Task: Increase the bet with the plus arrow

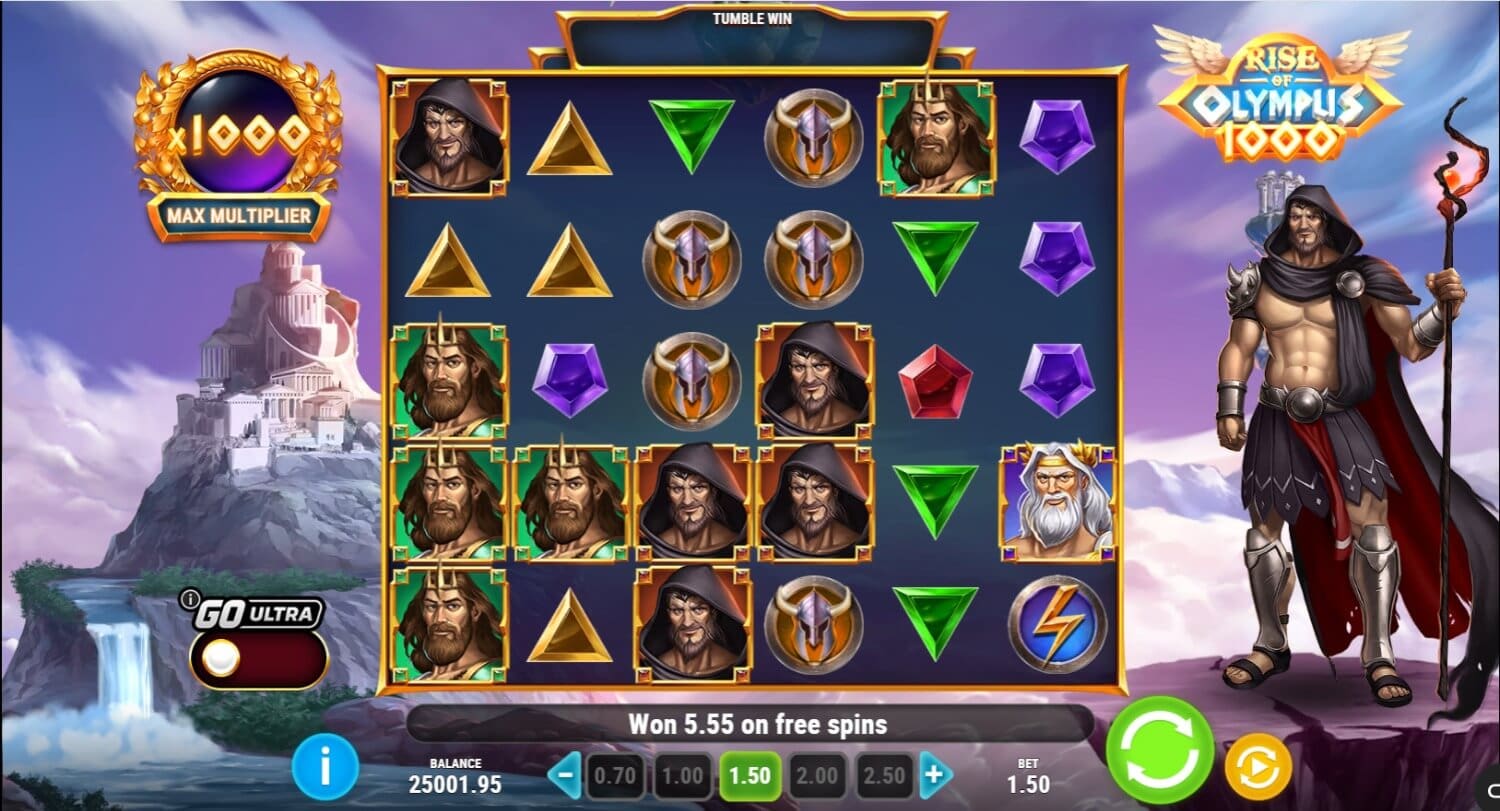Action: pos(935,773)
